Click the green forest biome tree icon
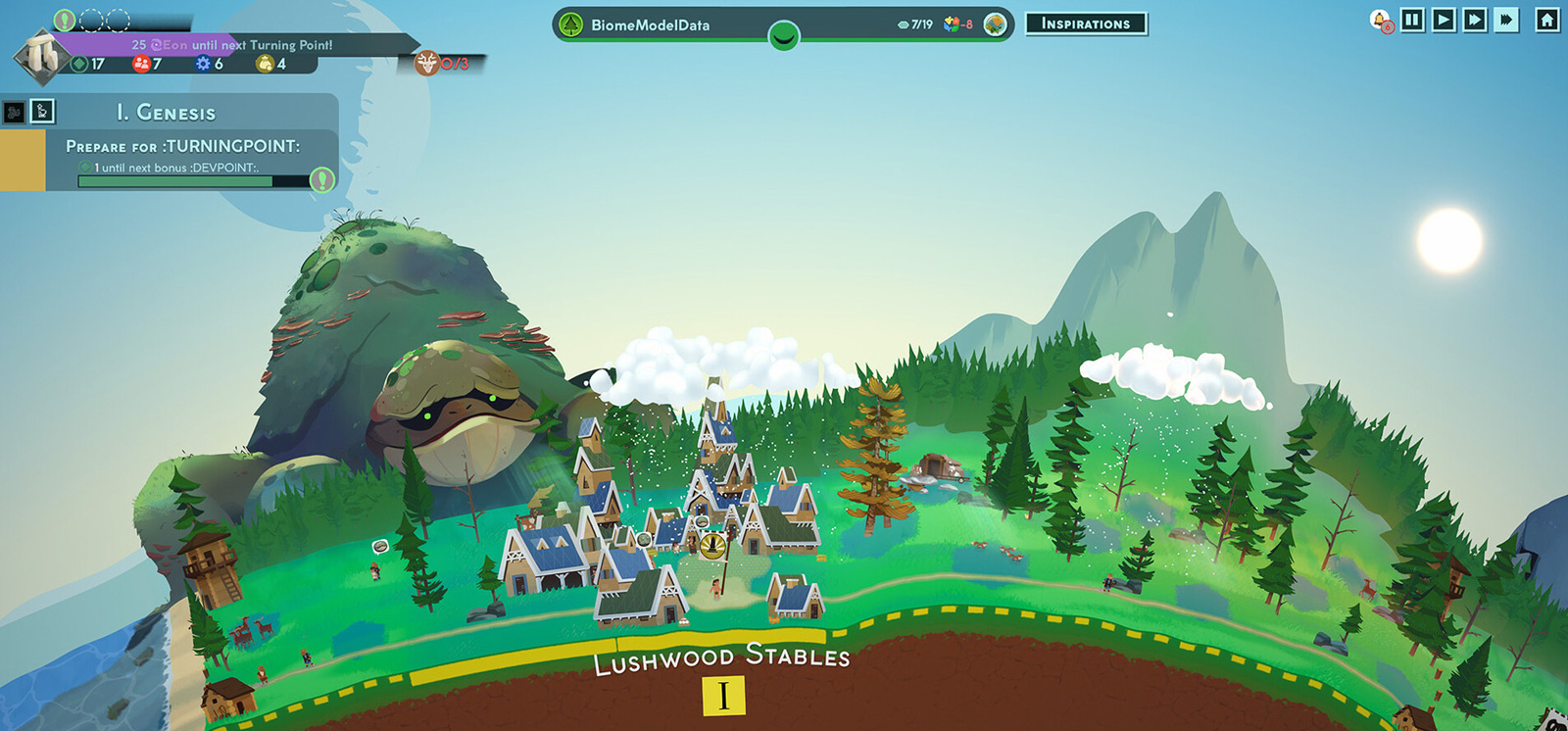The image size is (1568, 731). 571,24
